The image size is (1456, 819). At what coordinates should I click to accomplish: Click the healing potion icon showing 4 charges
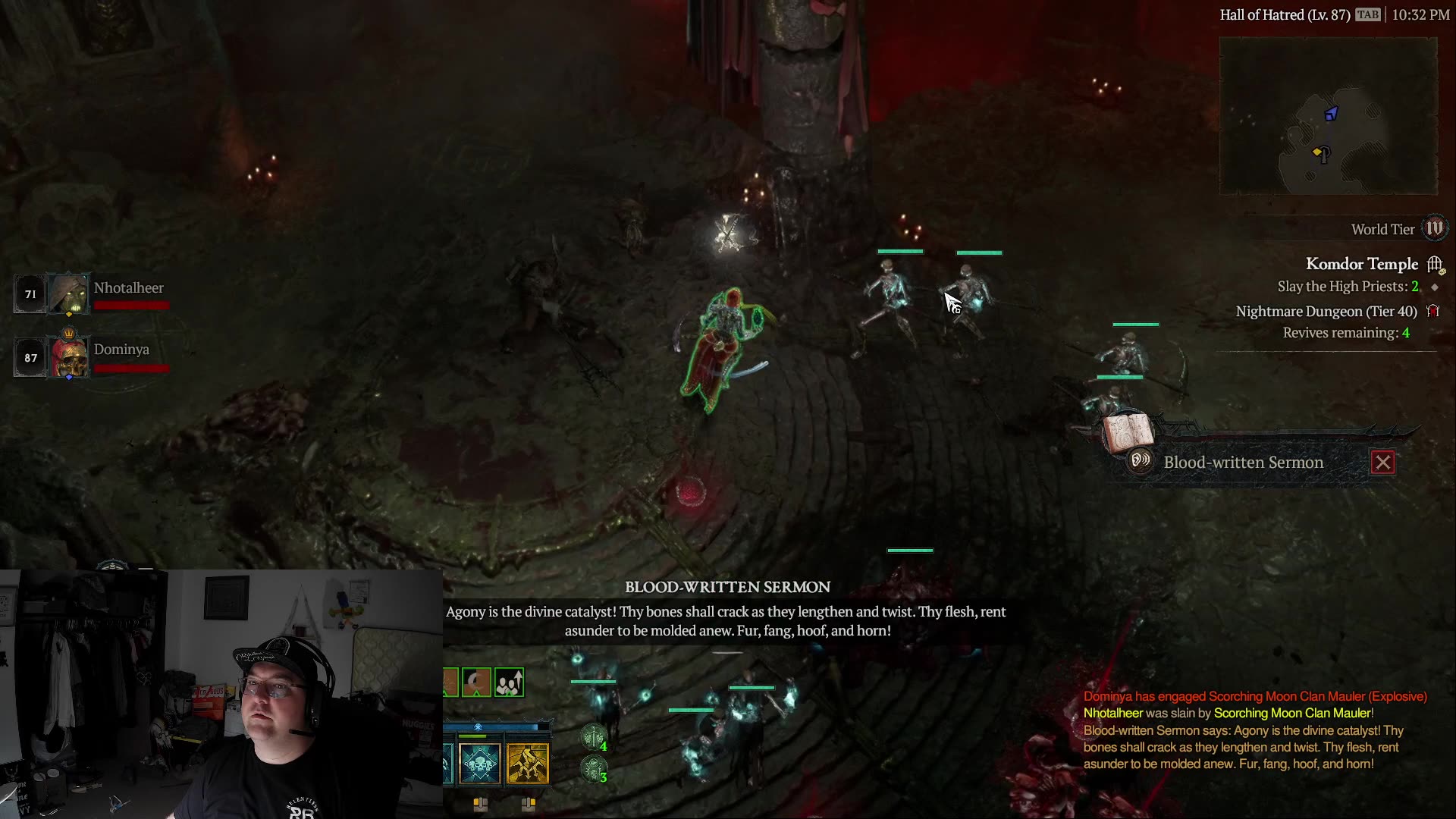tap(593, 739)
